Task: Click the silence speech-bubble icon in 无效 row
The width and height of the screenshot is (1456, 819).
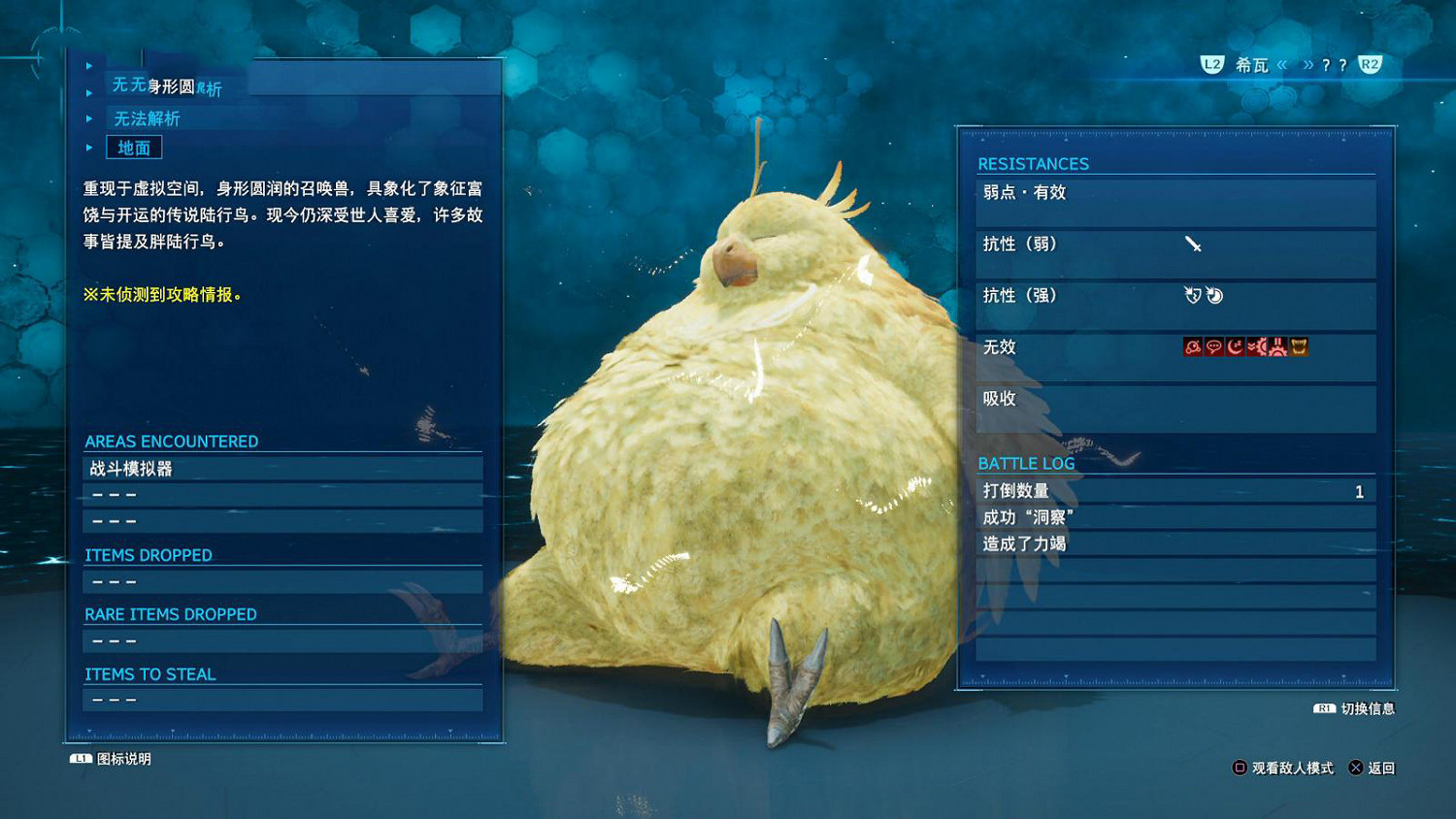Action: click(1212, 346)
